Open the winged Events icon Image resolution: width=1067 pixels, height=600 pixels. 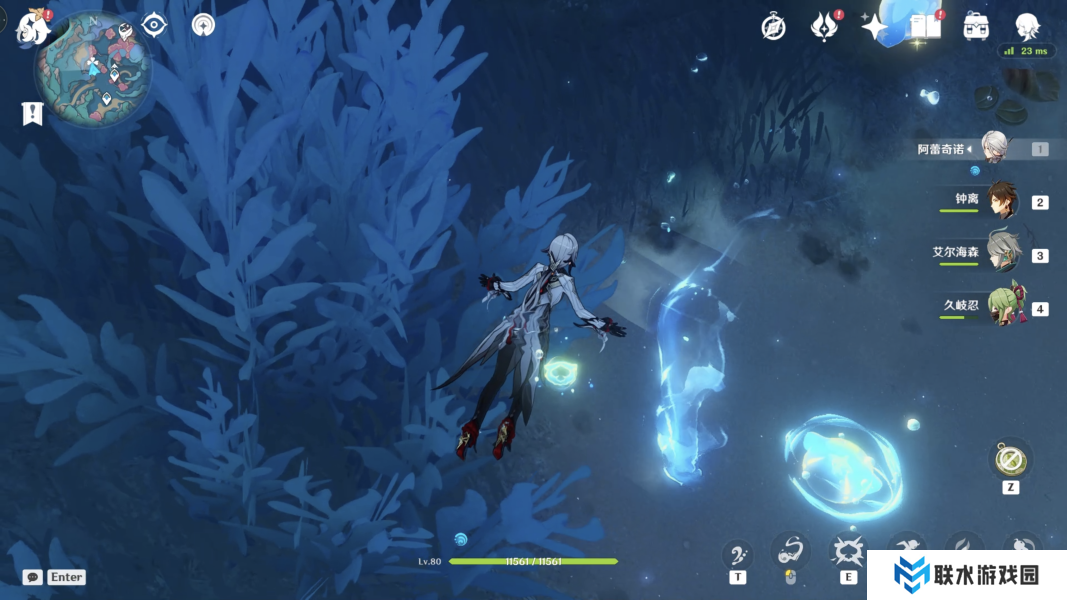tap(823, 27)
